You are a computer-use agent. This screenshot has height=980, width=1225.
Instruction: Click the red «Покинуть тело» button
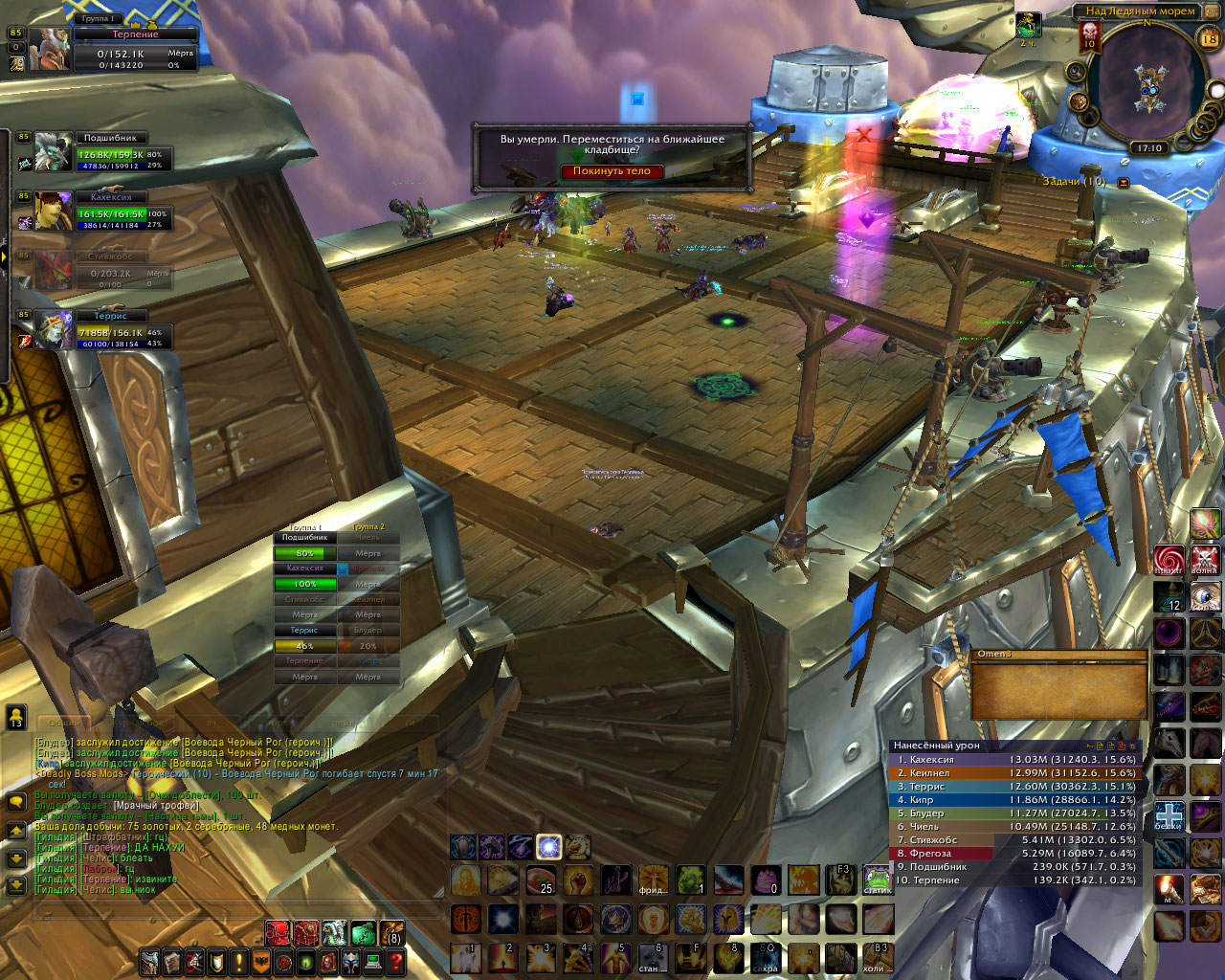612,171
